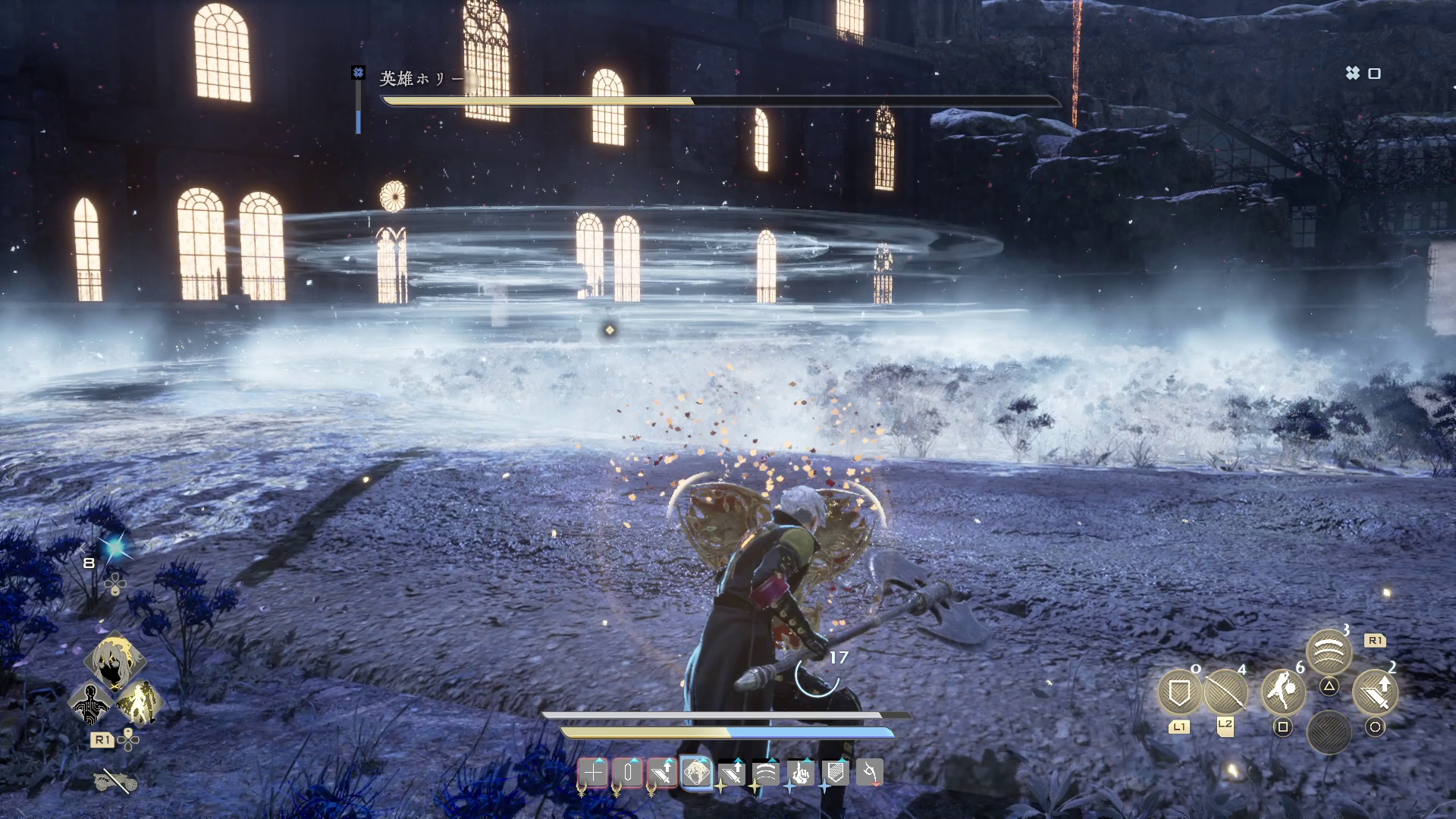1456x819 pixels.
Task: Select the triple wave buff slot
Action: click(766, 773)
